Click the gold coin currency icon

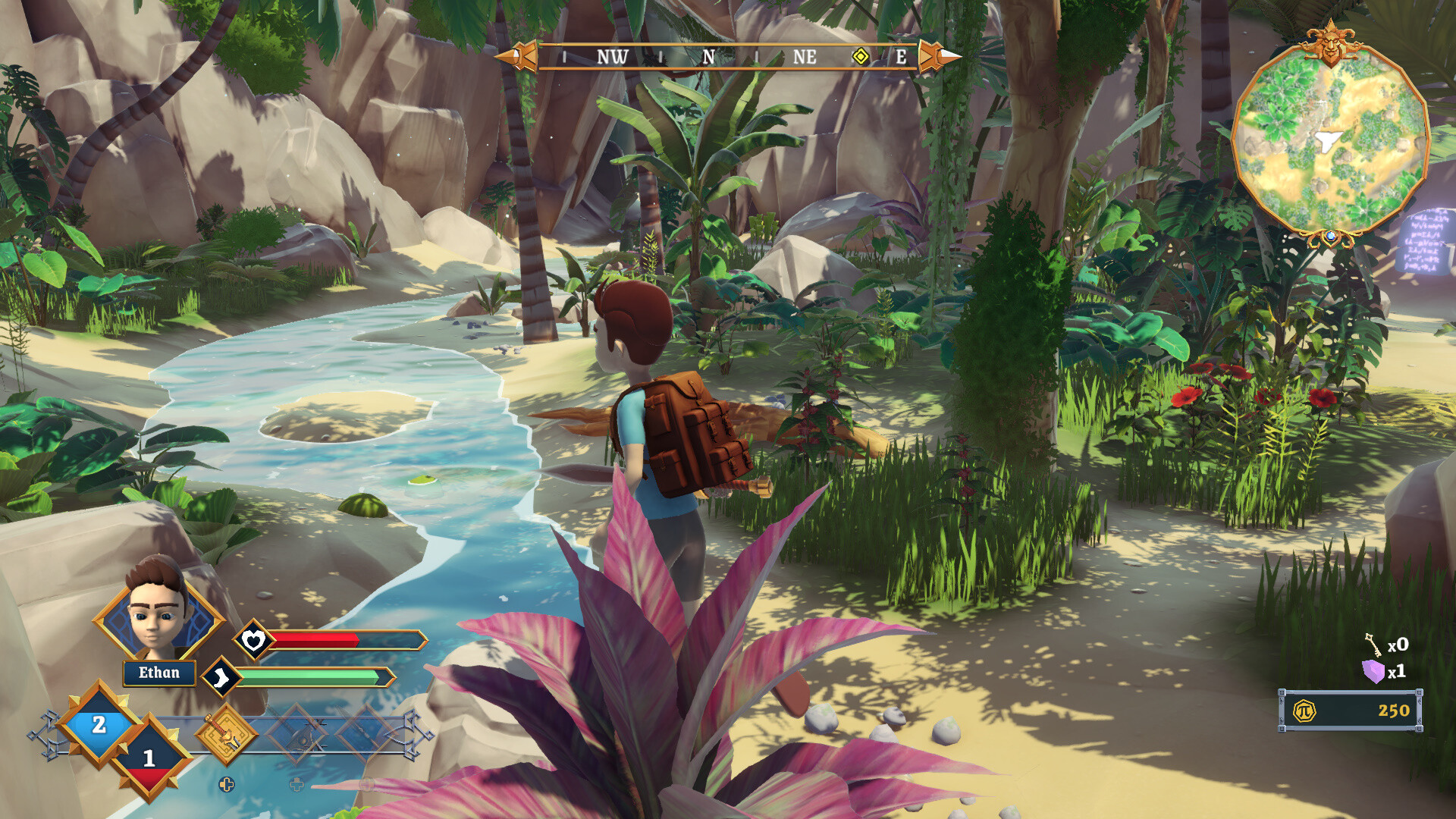(x=1304, y=711)
